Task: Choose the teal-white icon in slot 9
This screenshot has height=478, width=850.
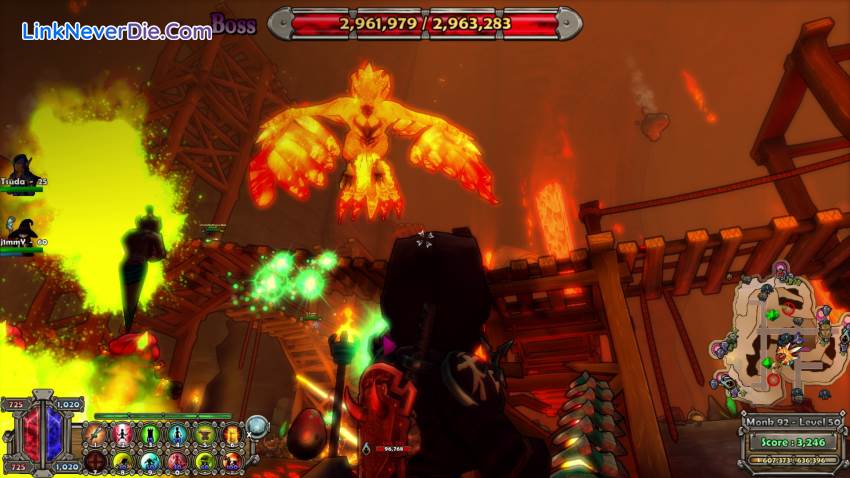Action: point(150,461)
